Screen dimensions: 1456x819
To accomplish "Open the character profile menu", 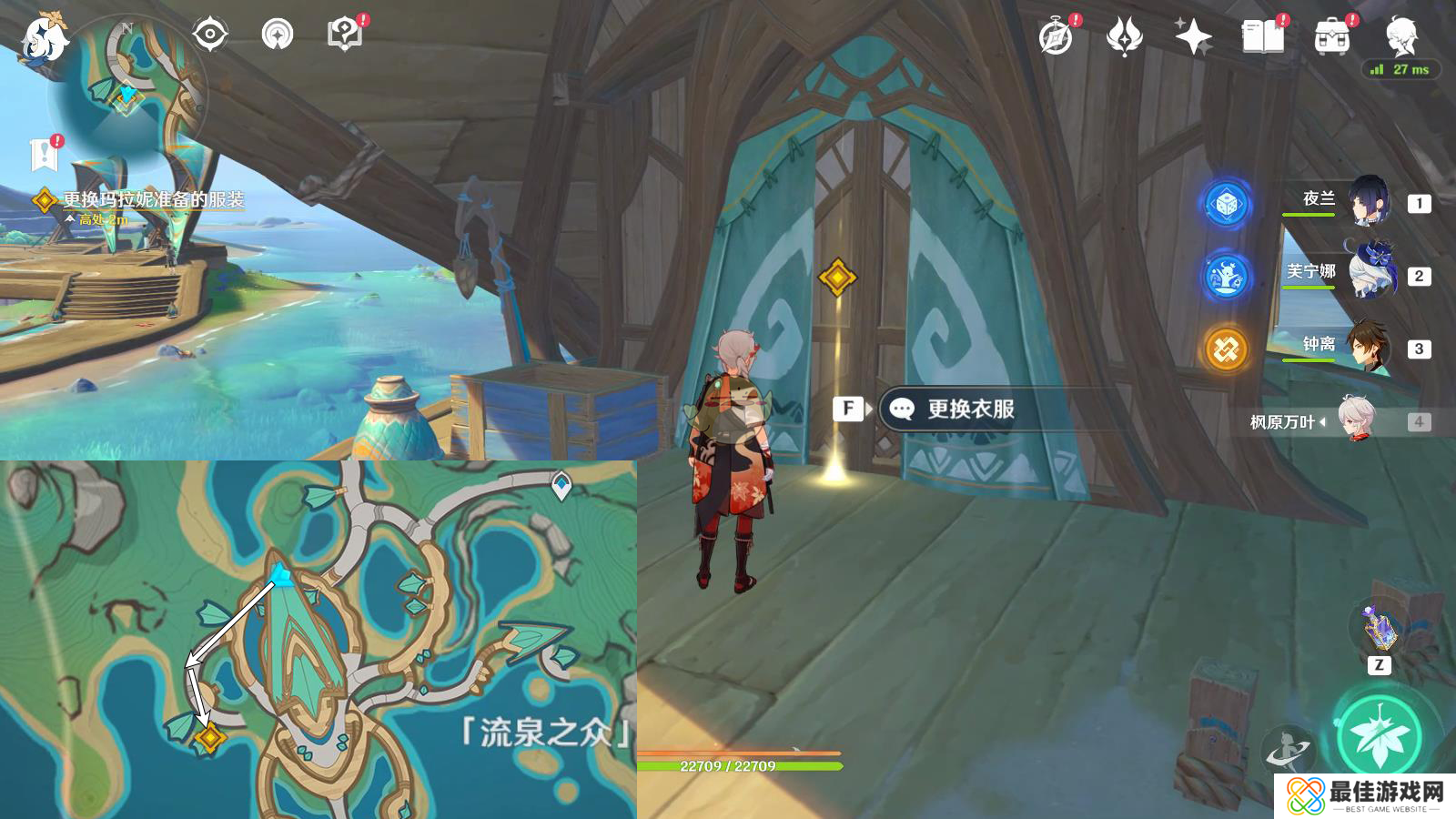I will 1400,37.
